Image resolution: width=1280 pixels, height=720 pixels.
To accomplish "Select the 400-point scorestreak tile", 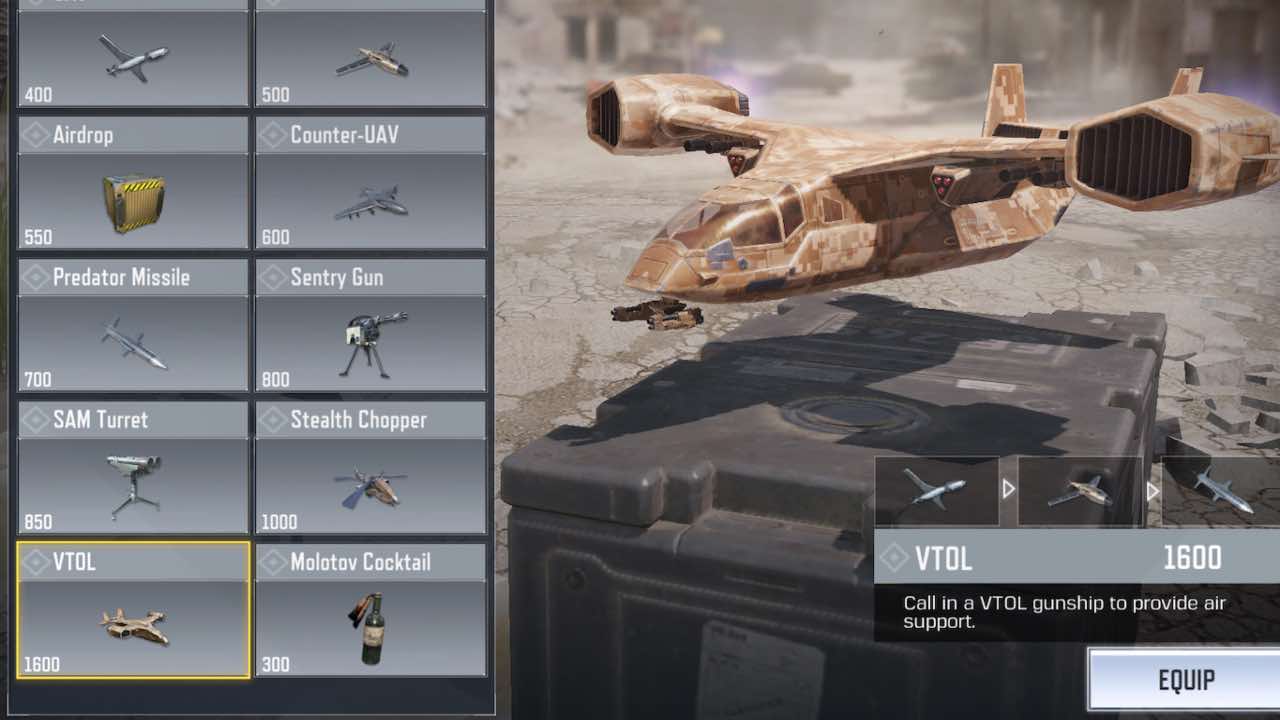I will point(133,55).
